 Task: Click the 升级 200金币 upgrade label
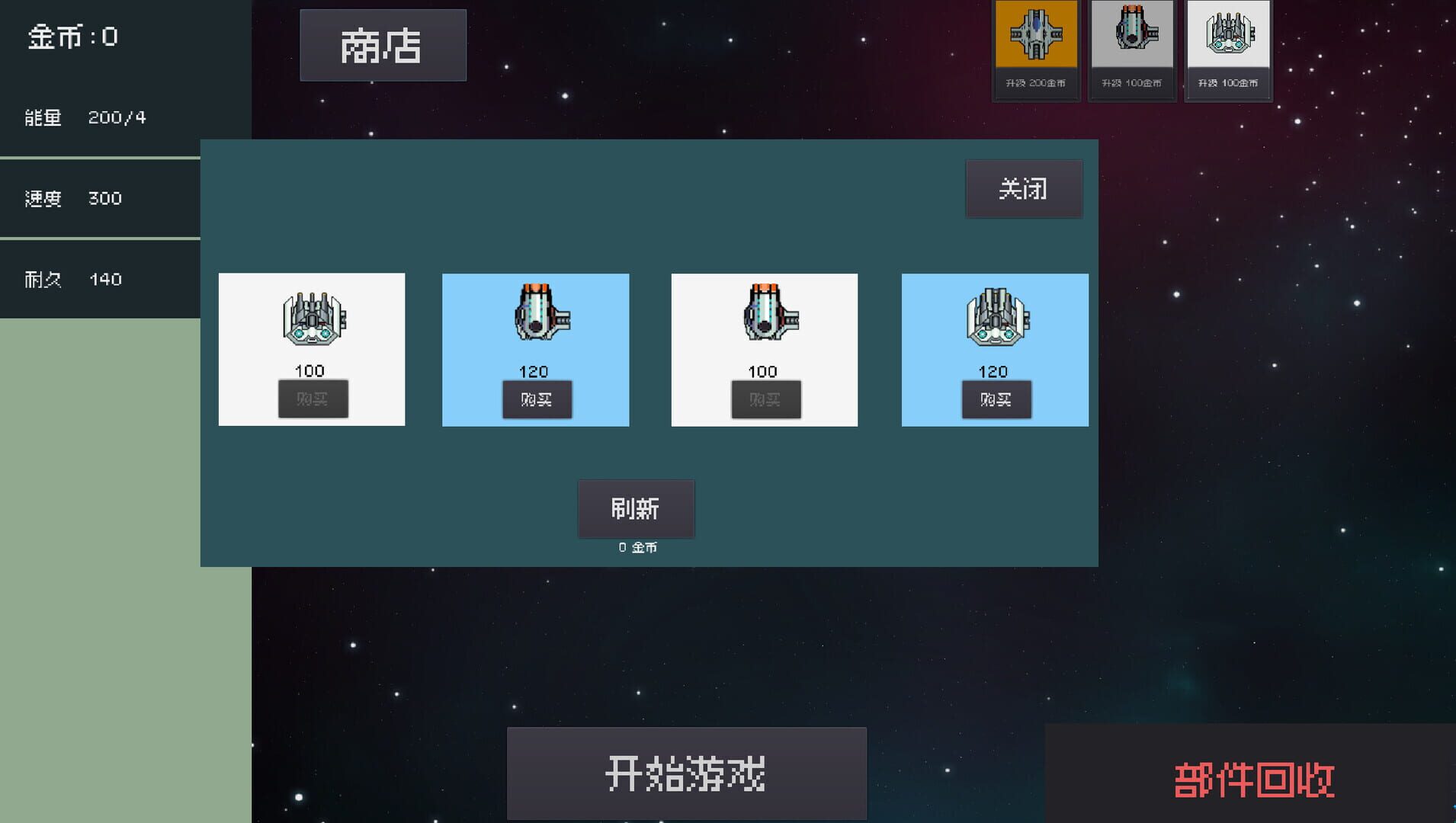(x=1035, y=82)
